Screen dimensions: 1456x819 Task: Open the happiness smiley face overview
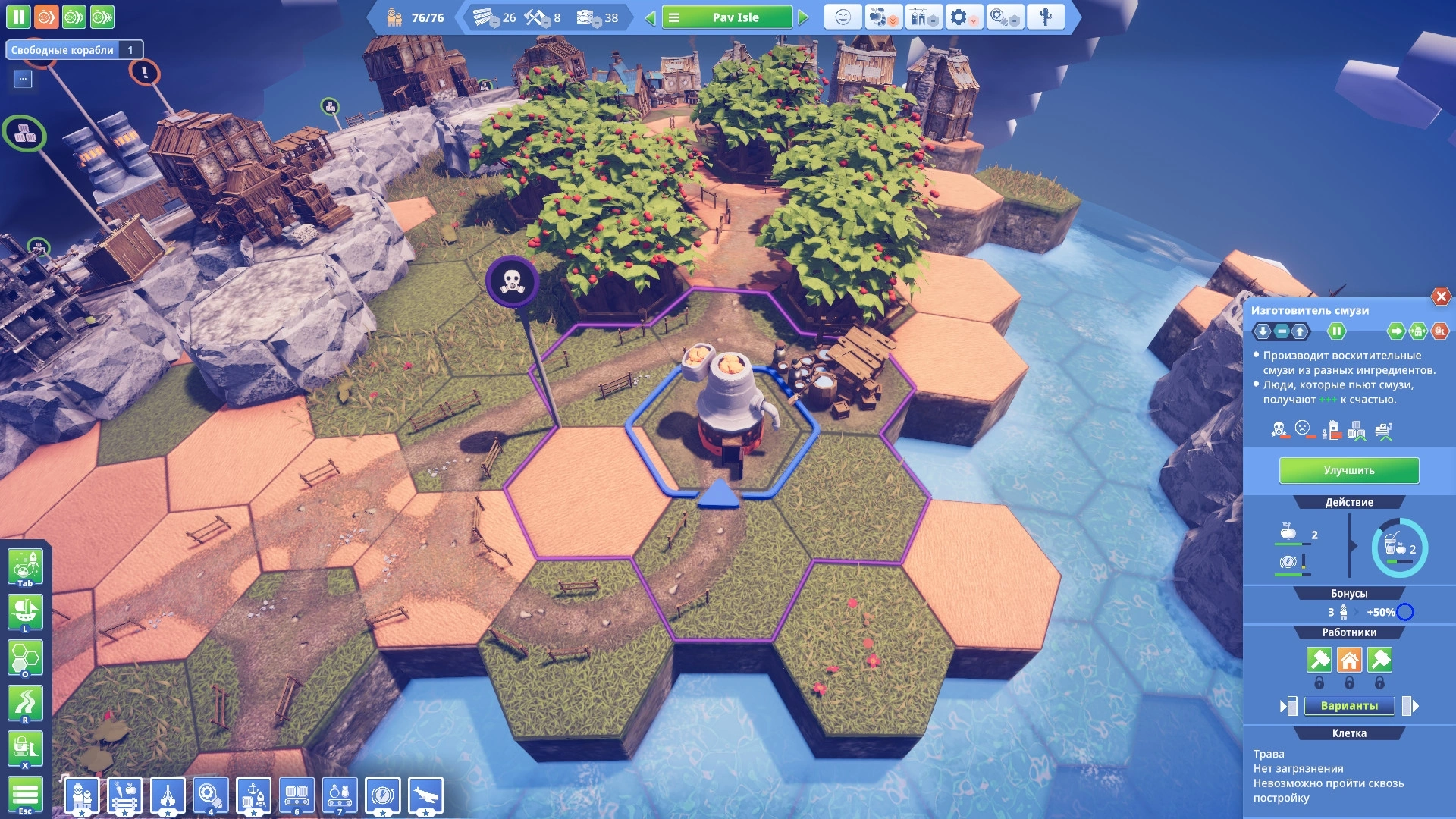[x=843, y=17]
